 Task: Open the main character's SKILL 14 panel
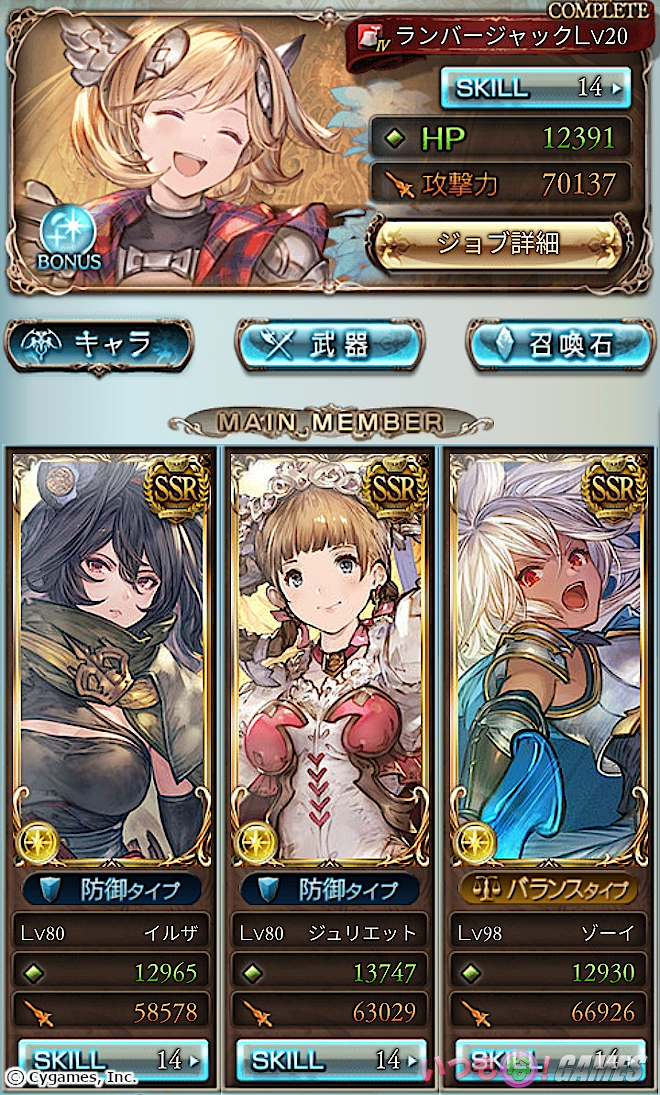point(536,87)
